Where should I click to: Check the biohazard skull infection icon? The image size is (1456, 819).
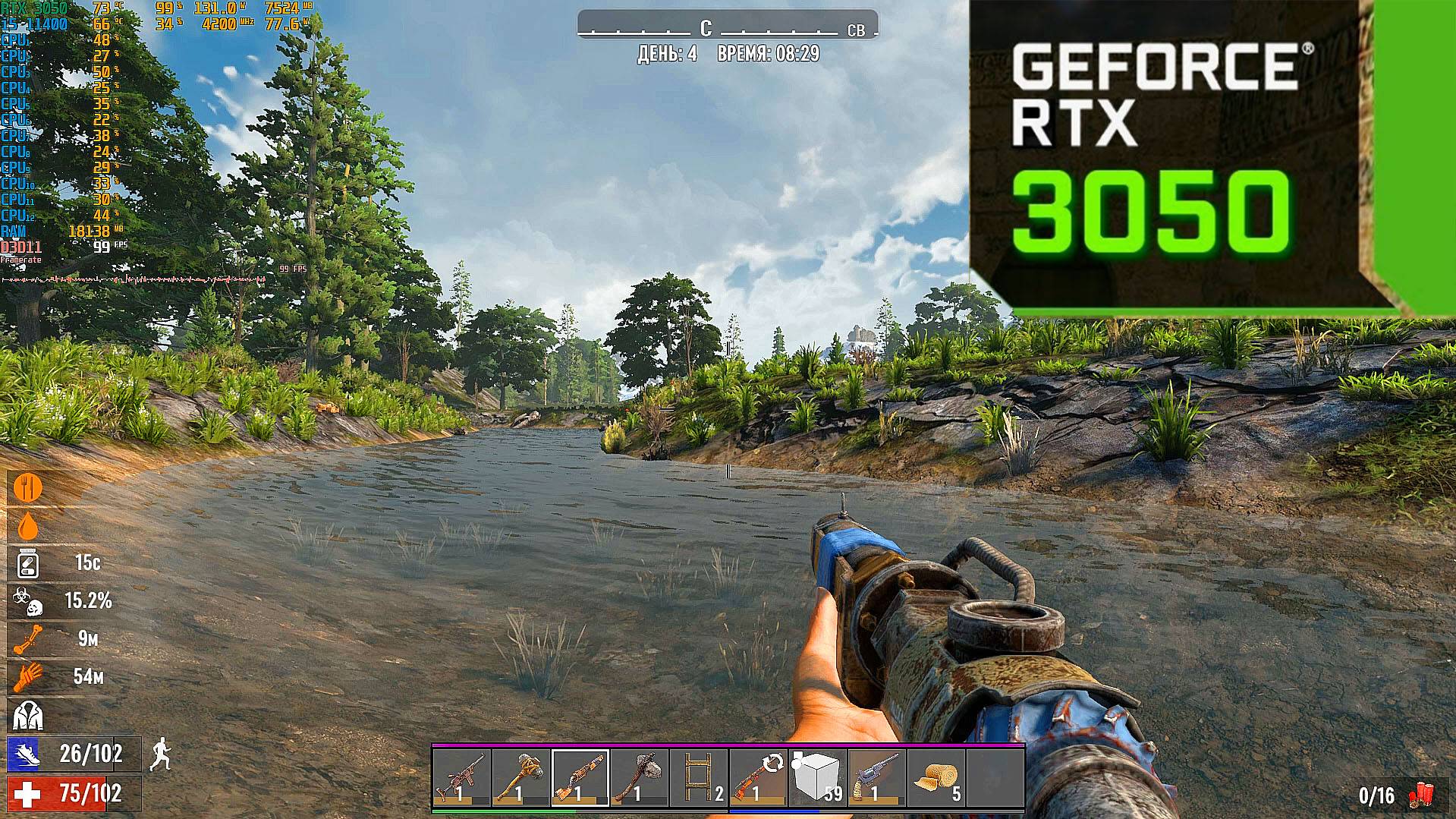[28, 601]
